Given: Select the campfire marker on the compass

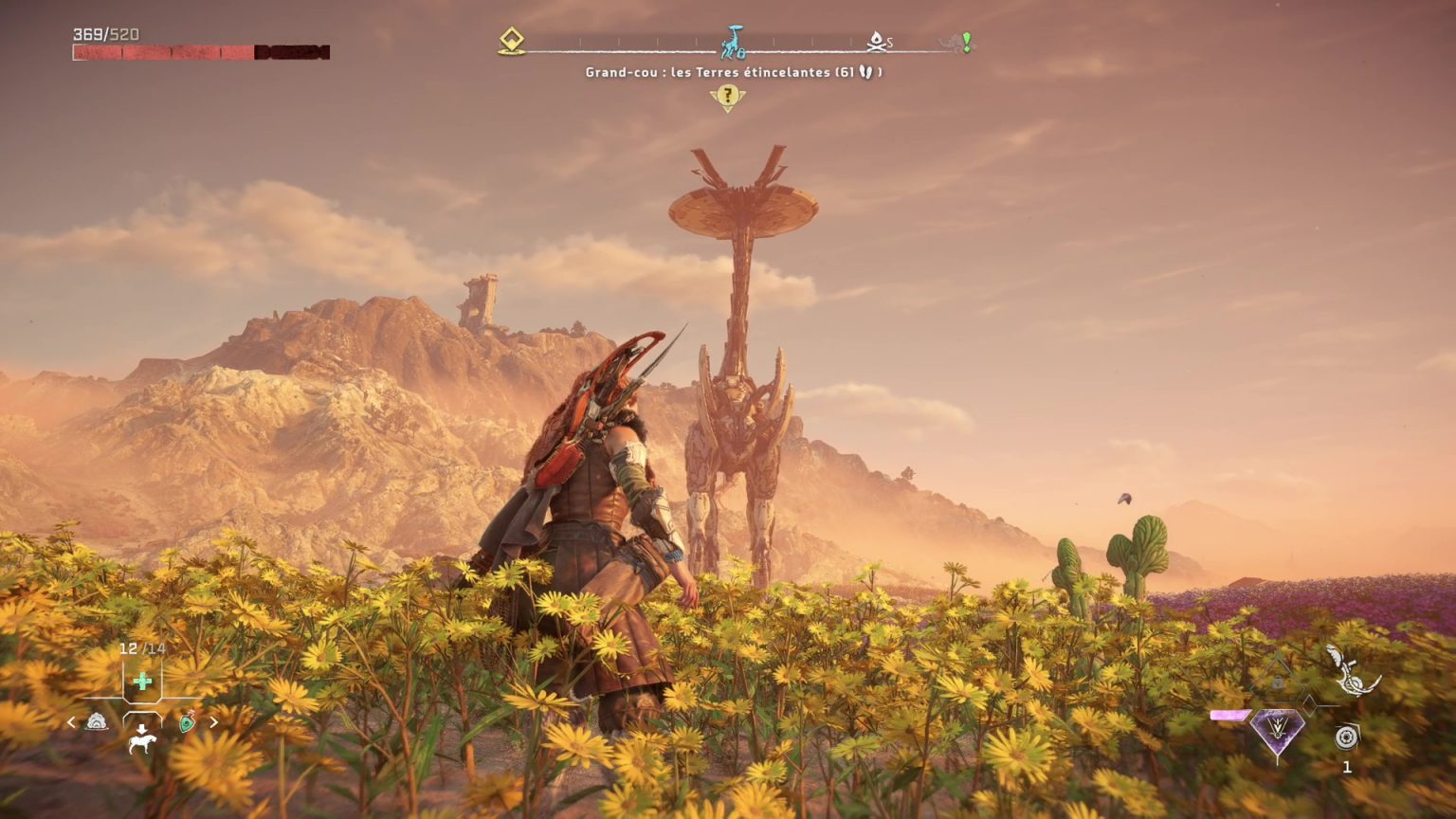Looking at the screenshot, I should click(x=877, y=41).
